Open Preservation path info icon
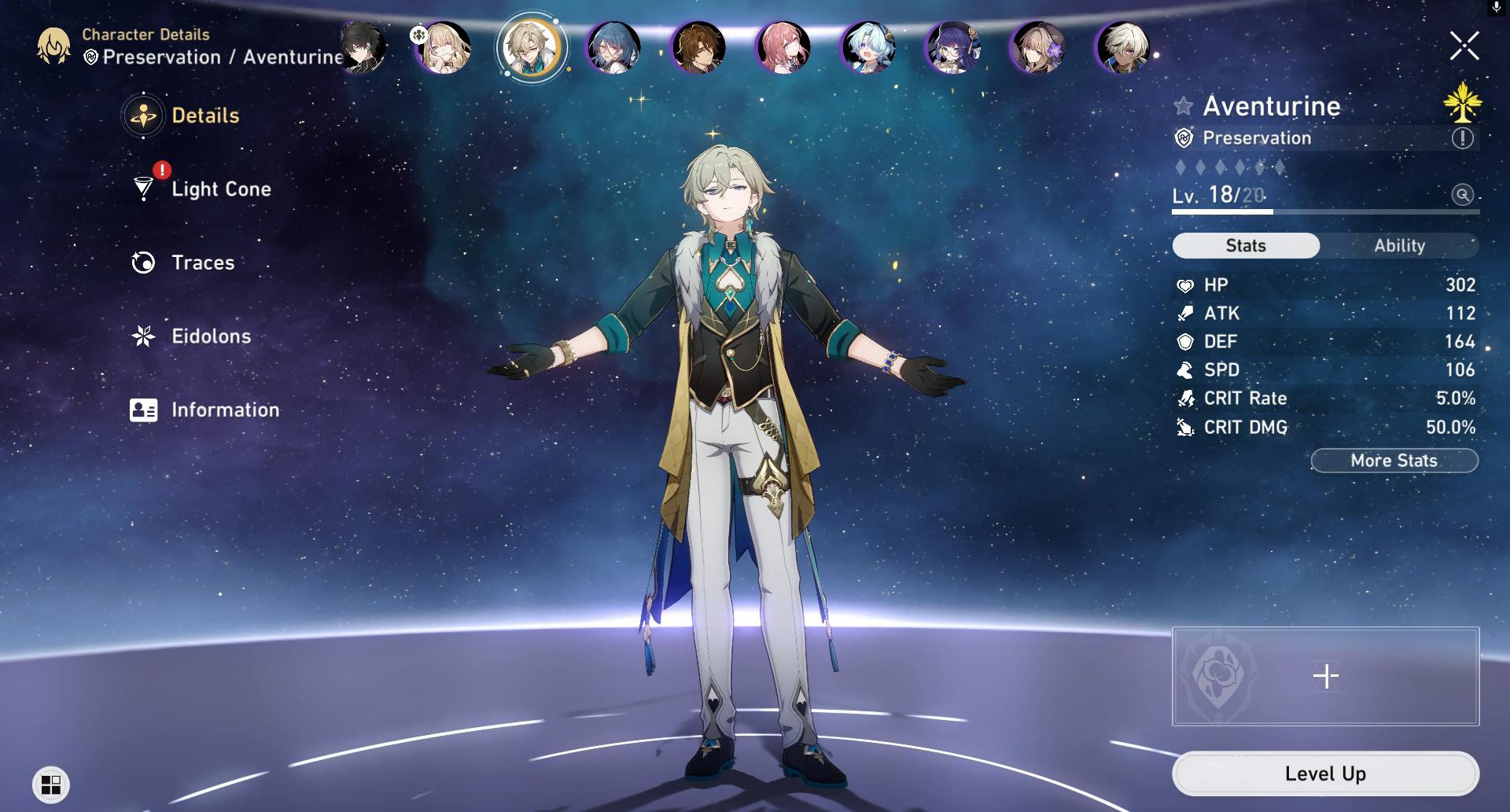 click(x=1462, y=138)
